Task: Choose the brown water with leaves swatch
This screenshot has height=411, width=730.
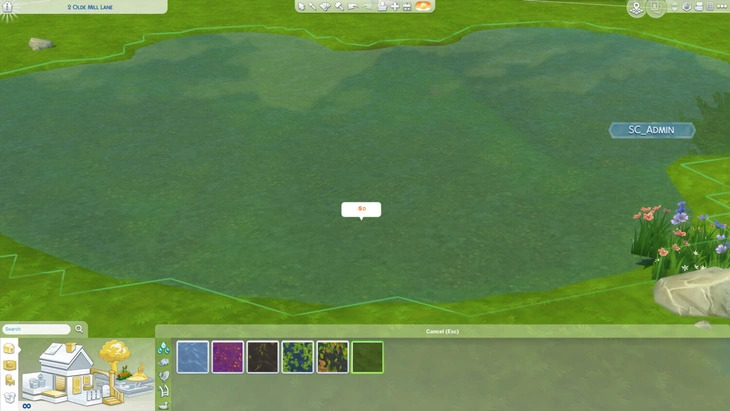Action: click(x=333, y=357)
